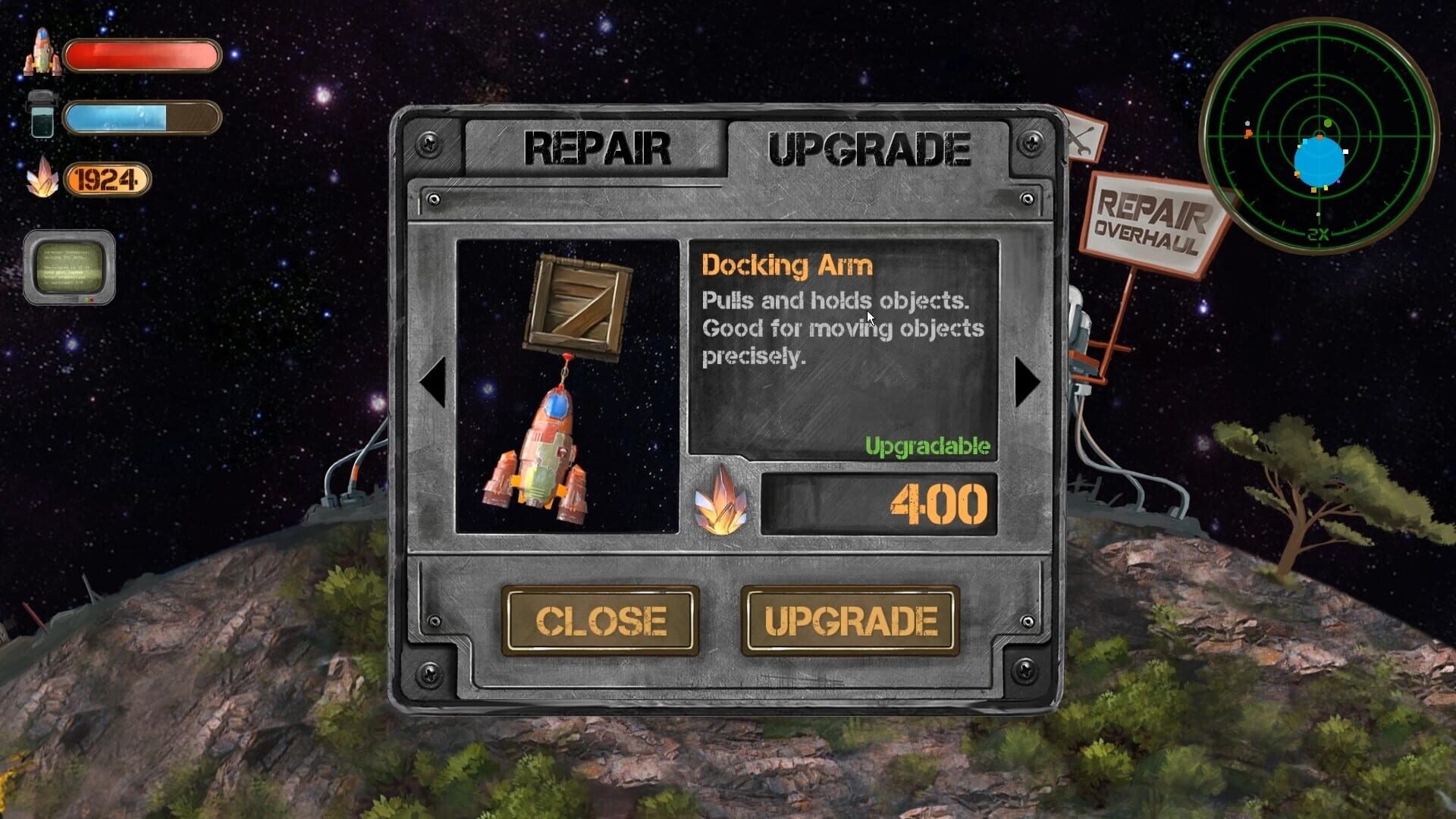1456x819 pixels.
Task: Click the red health bar
Action: [143, 53]
